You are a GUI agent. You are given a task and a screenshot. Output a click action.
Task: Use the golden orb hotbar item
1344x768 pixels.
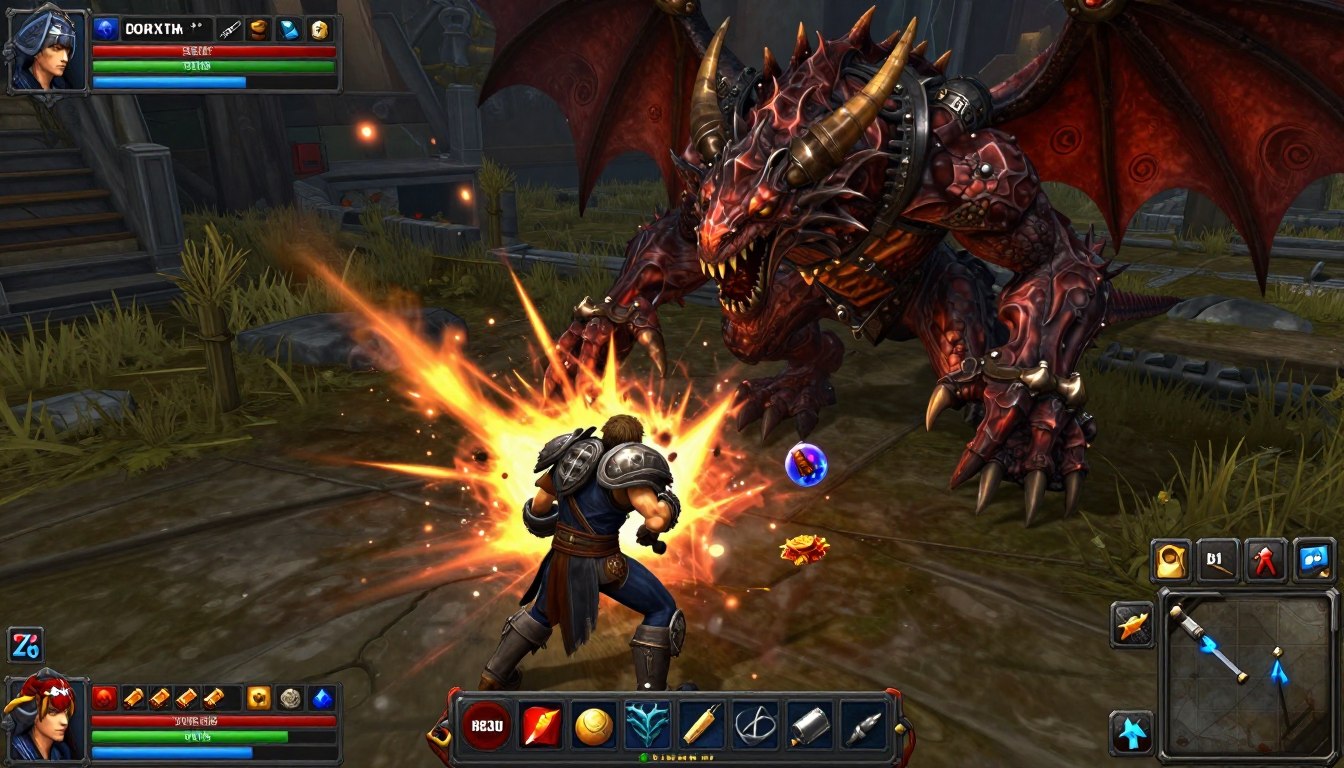(594, 726)
